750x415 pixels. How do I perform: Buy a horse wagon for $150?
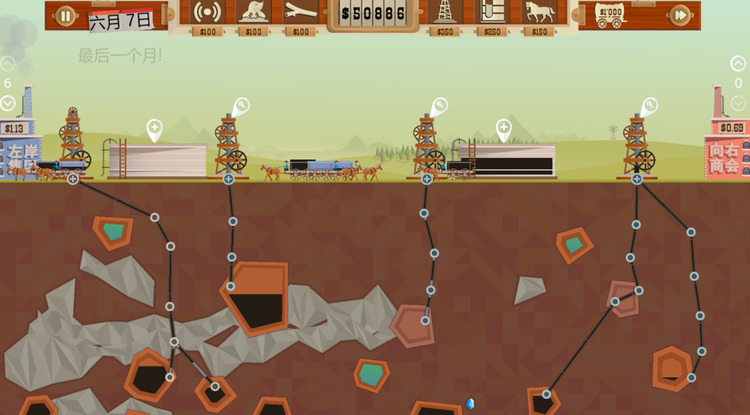538,12
